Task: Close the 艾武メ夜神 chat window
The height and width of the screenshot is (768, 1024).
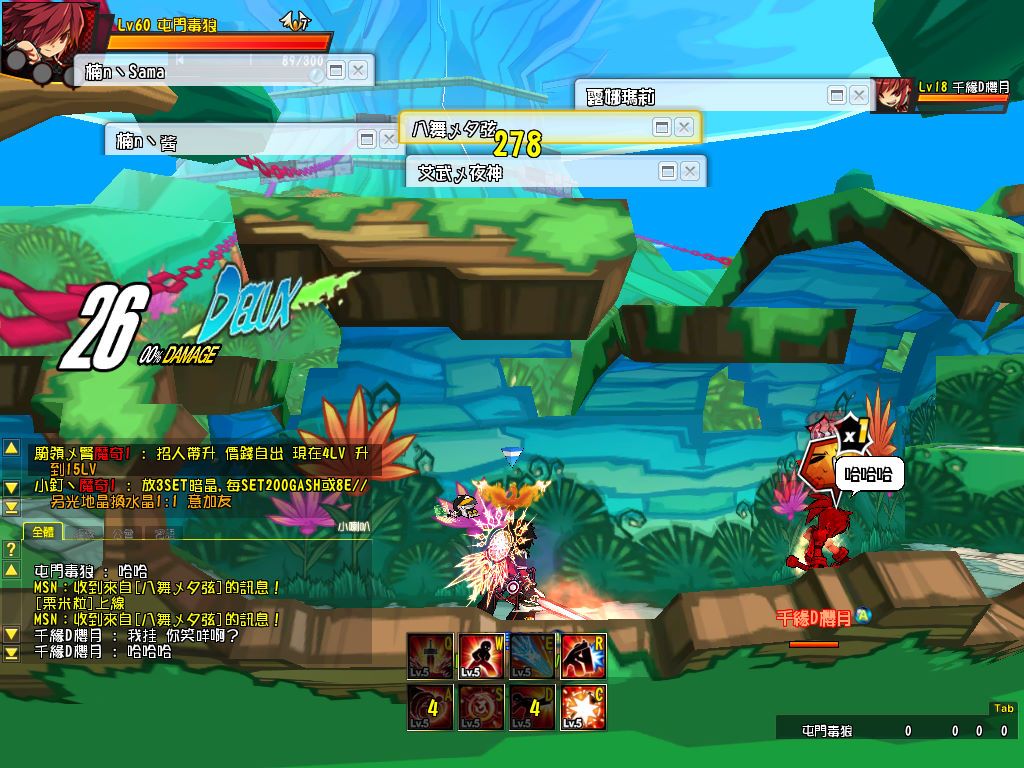Action: [x=689, y=171]
